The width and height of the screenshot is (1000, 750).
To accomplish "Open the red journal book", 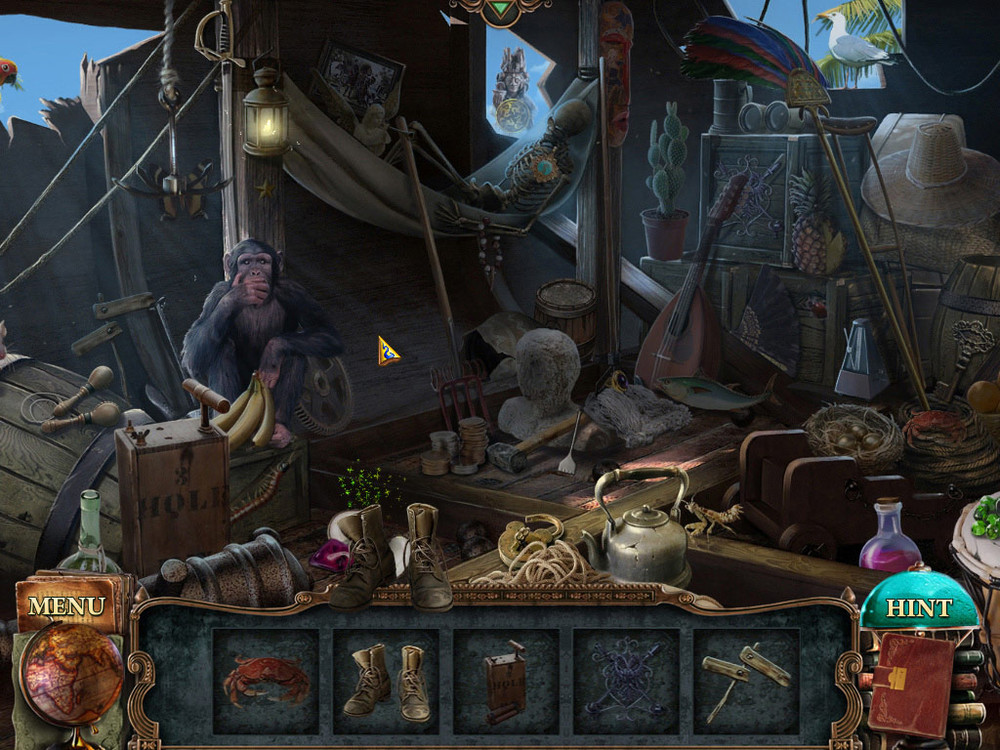I will (909, 684).
